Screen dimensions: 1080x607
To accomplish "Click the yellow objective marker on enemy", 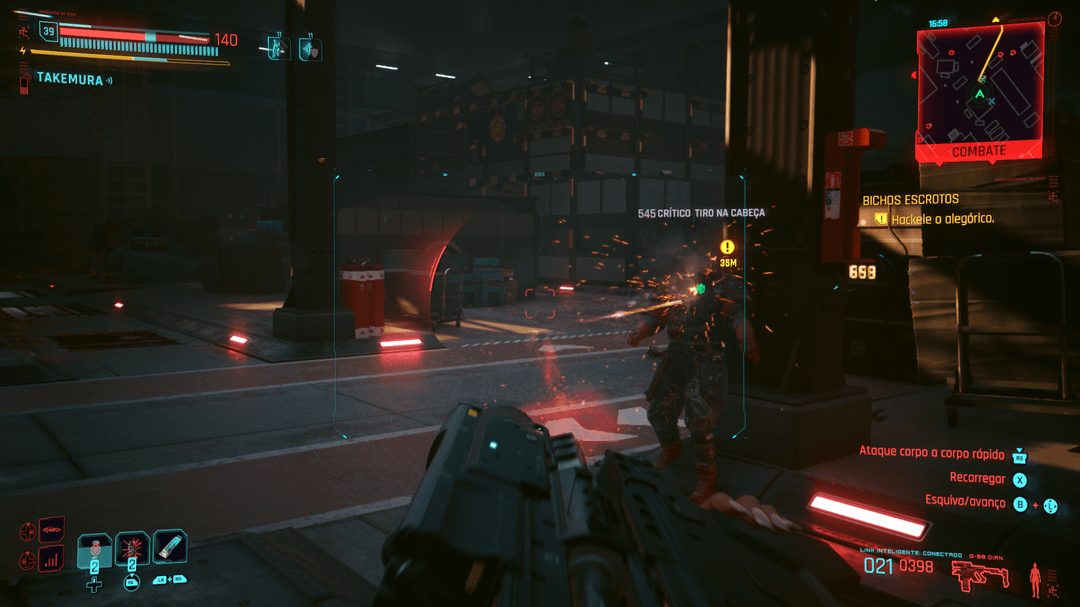I will [x=727, y=247].
